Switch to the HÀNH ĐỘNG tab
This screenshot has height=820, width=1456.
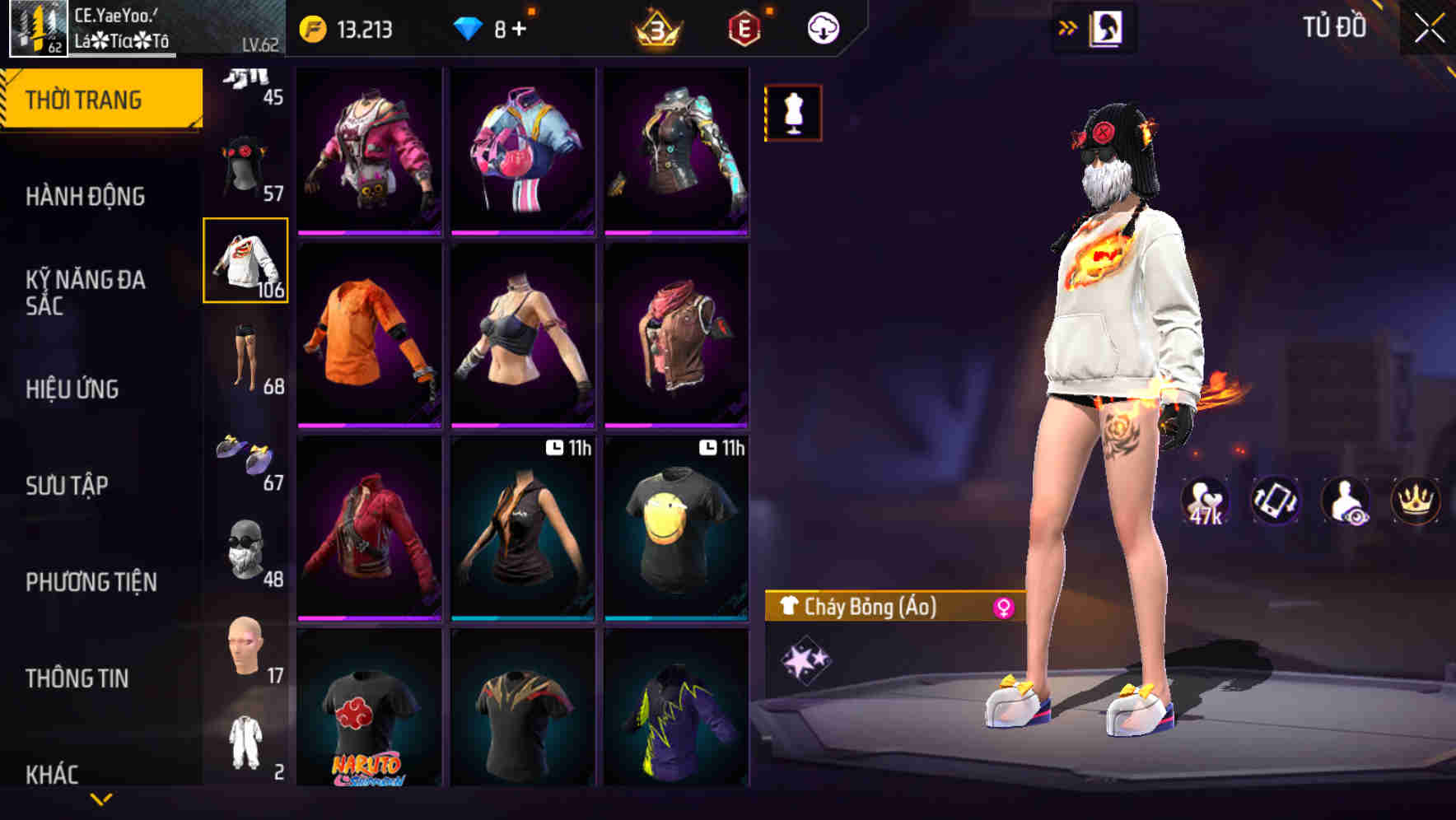88,196
